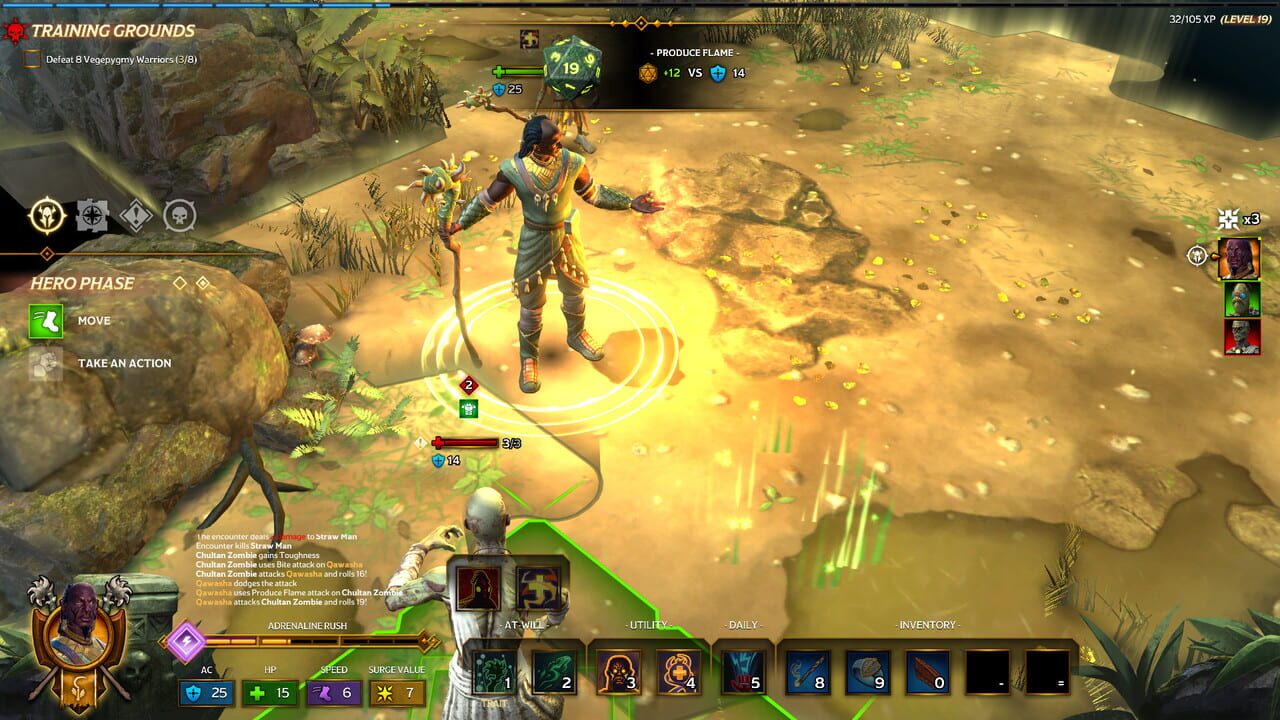This screenshot has height=720, width=1280.
Task: Click the skull phase icon
Action: [x=180, y=216]
